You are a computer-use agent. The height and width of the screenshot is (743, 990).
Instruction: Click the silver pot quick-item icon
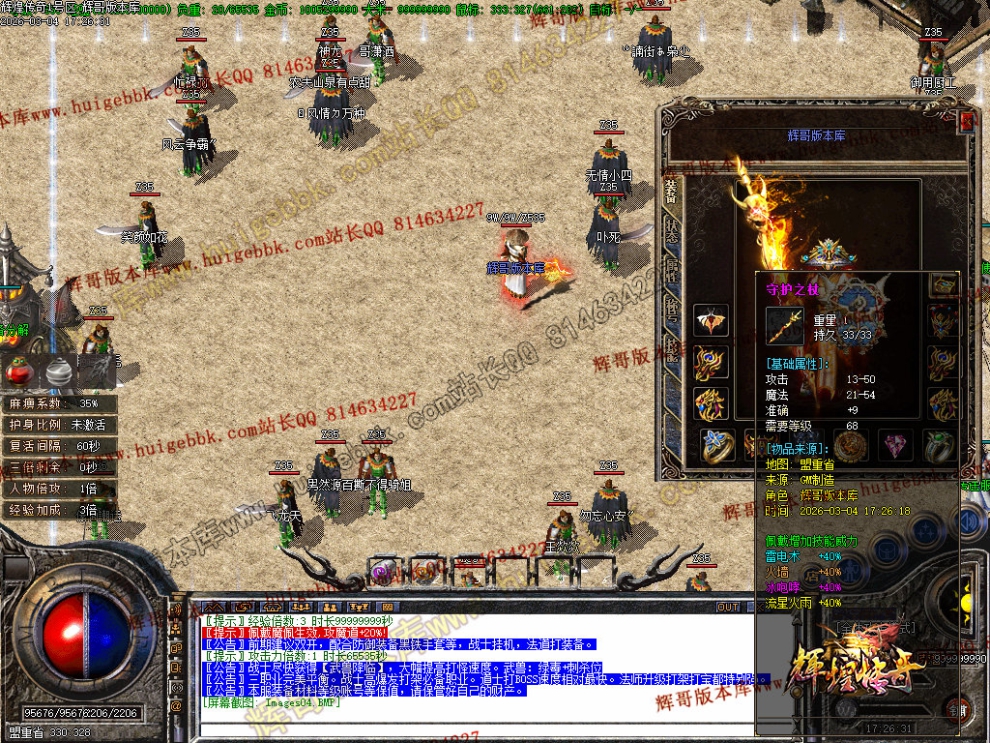58,372
